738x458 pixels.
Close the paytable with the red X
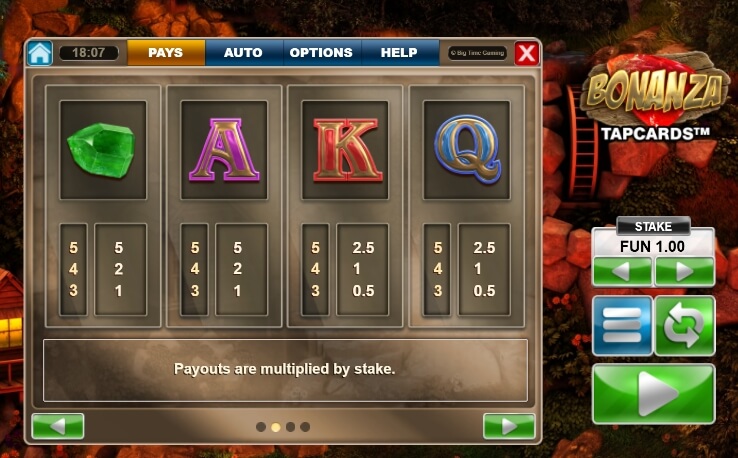point(526,53)
